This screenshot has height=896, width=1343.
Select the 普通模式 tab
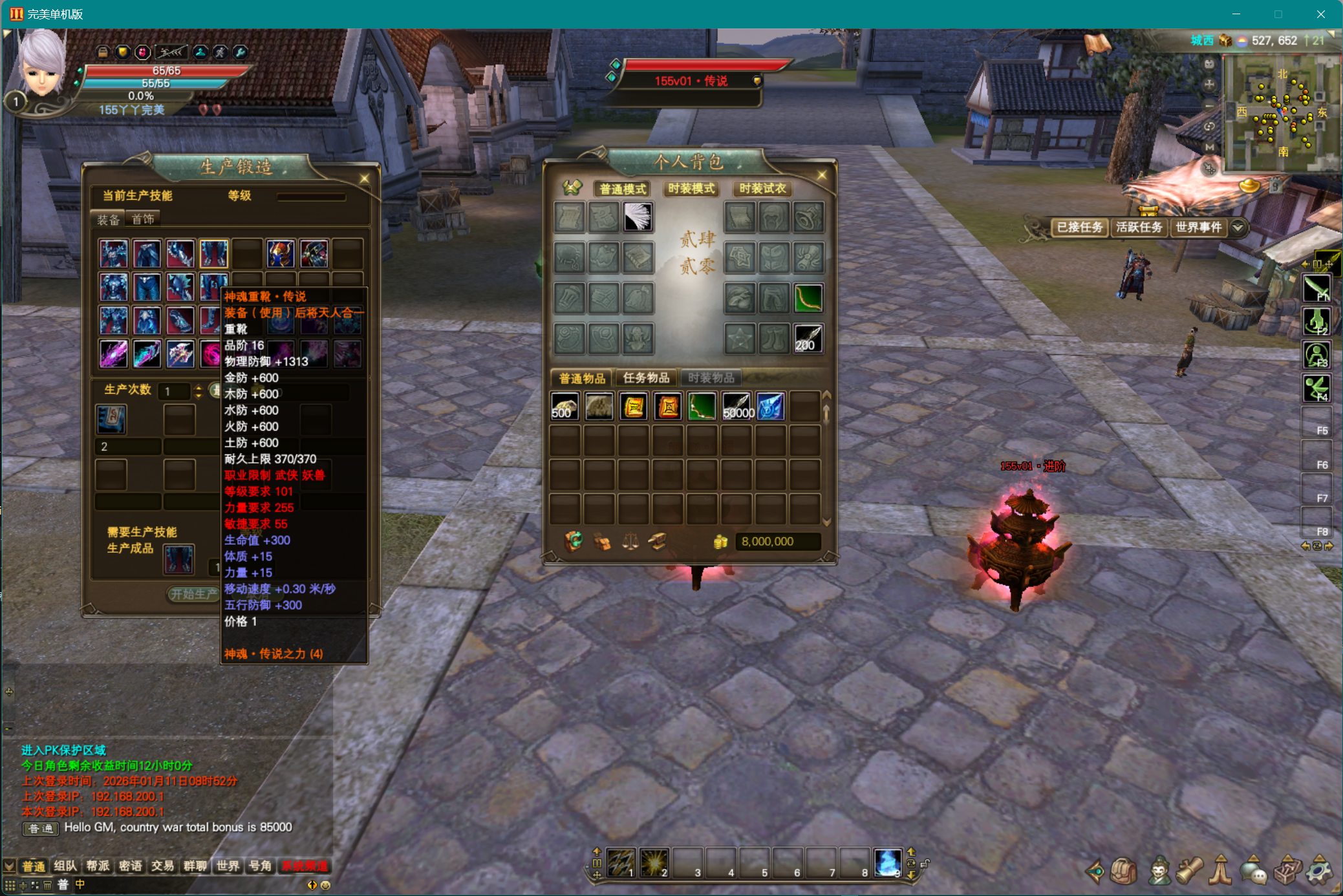[x=622, y=189]
